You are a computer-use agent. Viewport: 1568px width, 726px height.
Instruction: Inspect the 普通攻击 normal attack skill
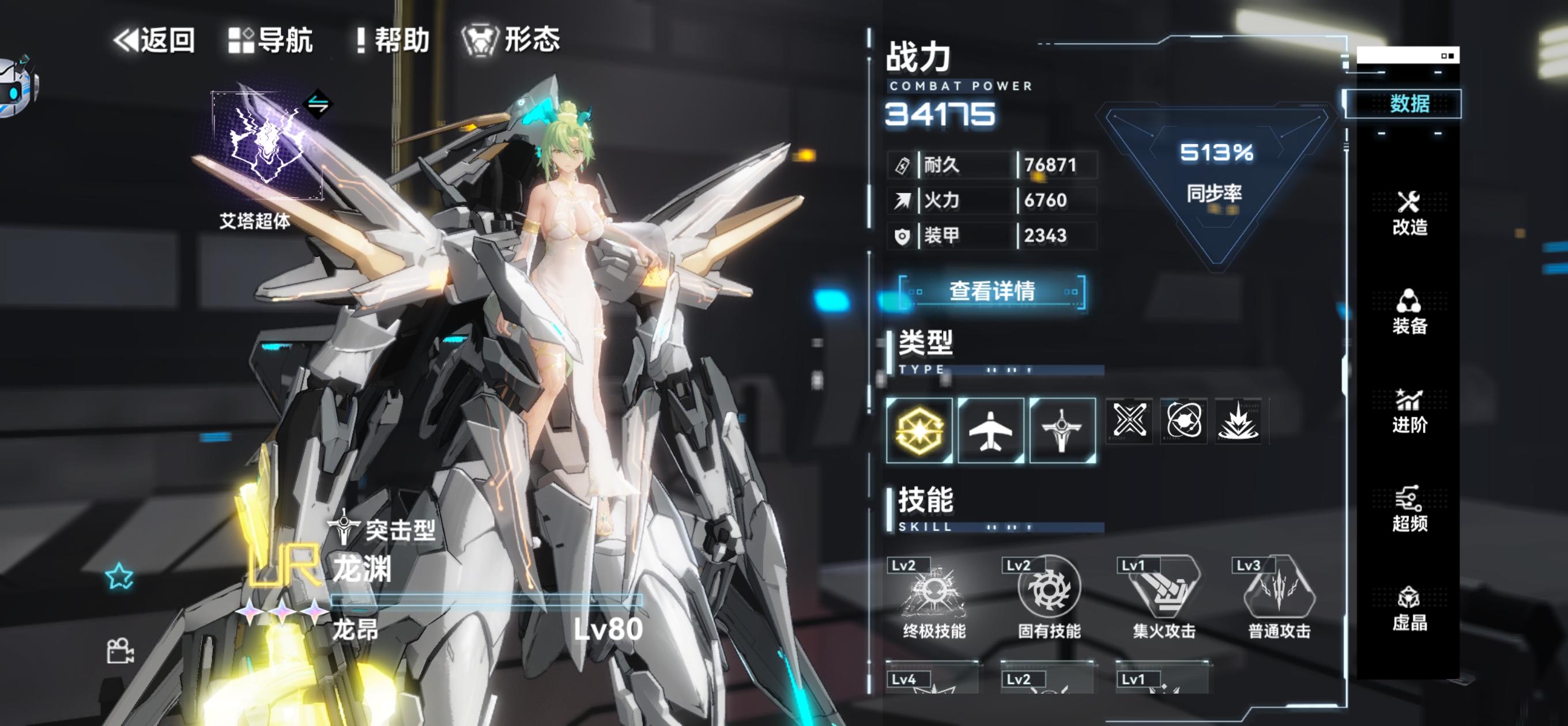[1279, 597]
